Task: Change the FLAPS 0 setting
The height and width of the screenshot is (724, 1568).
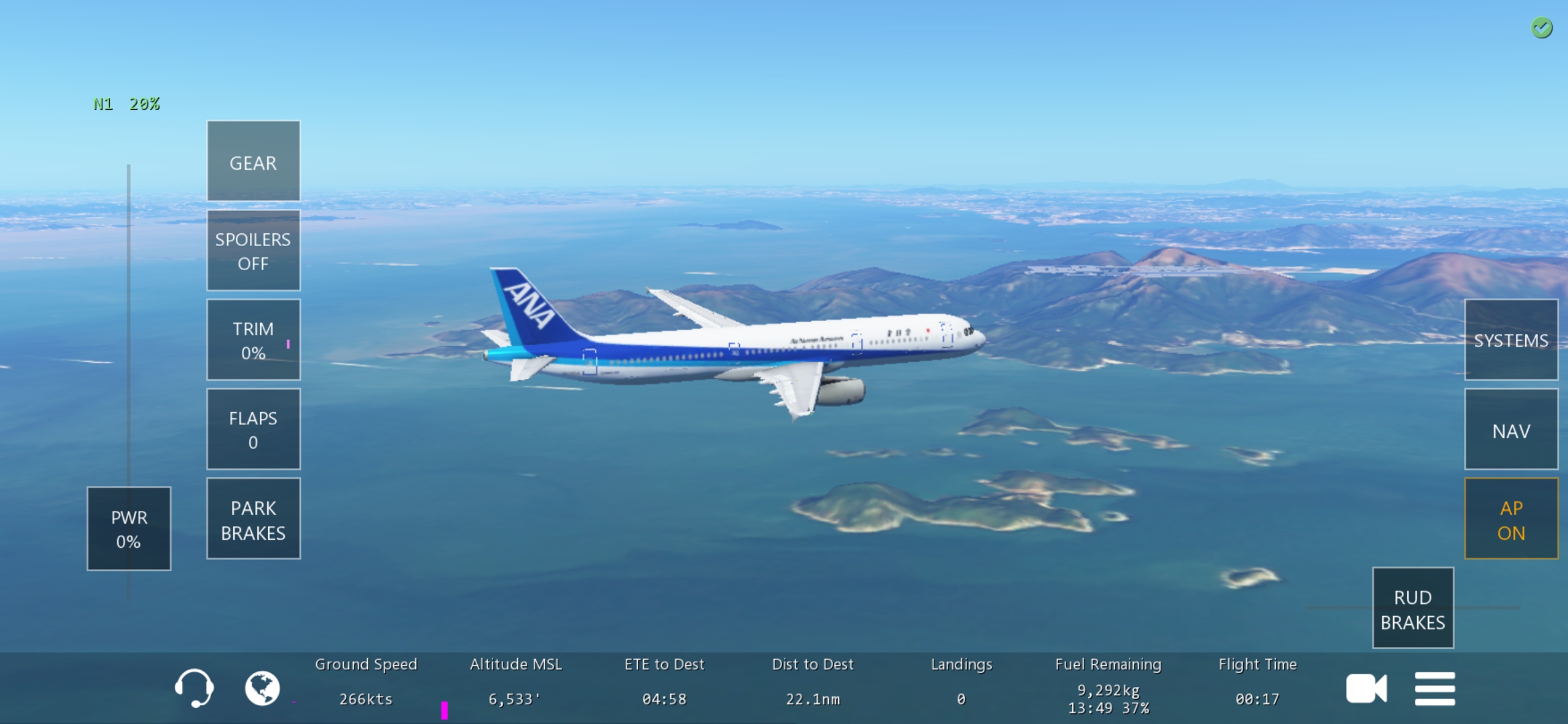Action: tap(253, 429)
